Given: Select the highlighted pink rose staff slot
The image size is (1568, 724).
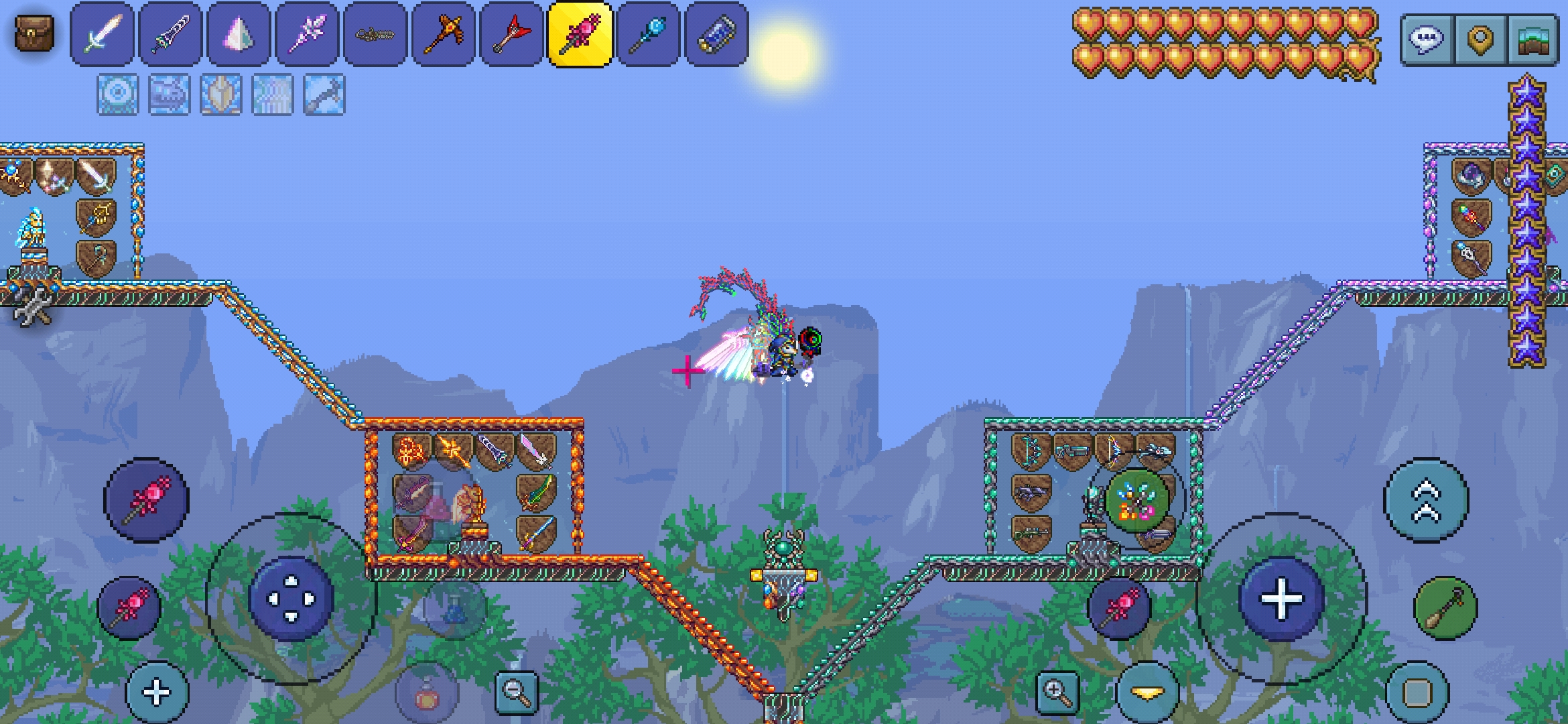Looking at the screenshot, I should 580,34.
